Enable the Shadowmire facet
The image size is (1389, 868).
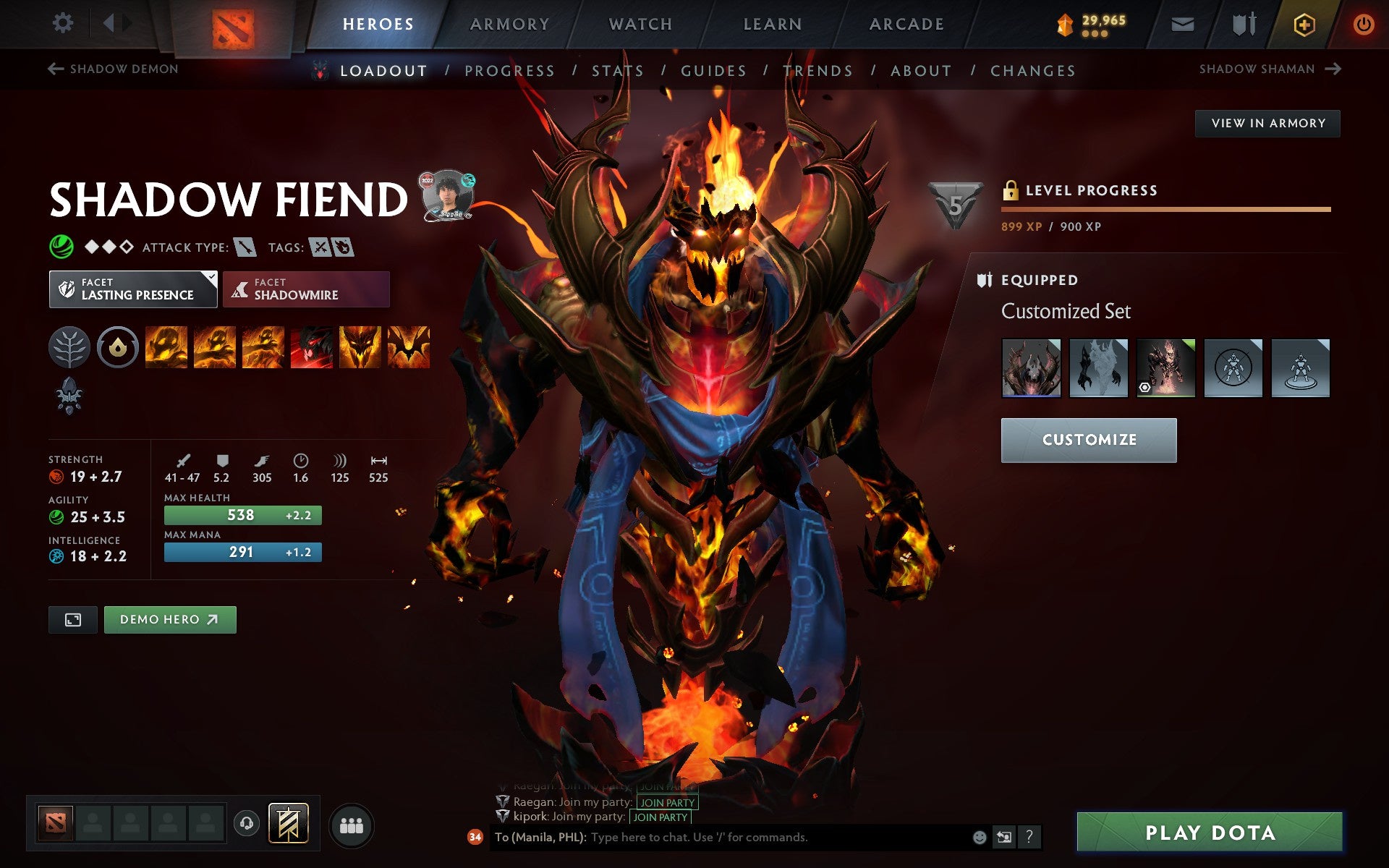point(305,289)
